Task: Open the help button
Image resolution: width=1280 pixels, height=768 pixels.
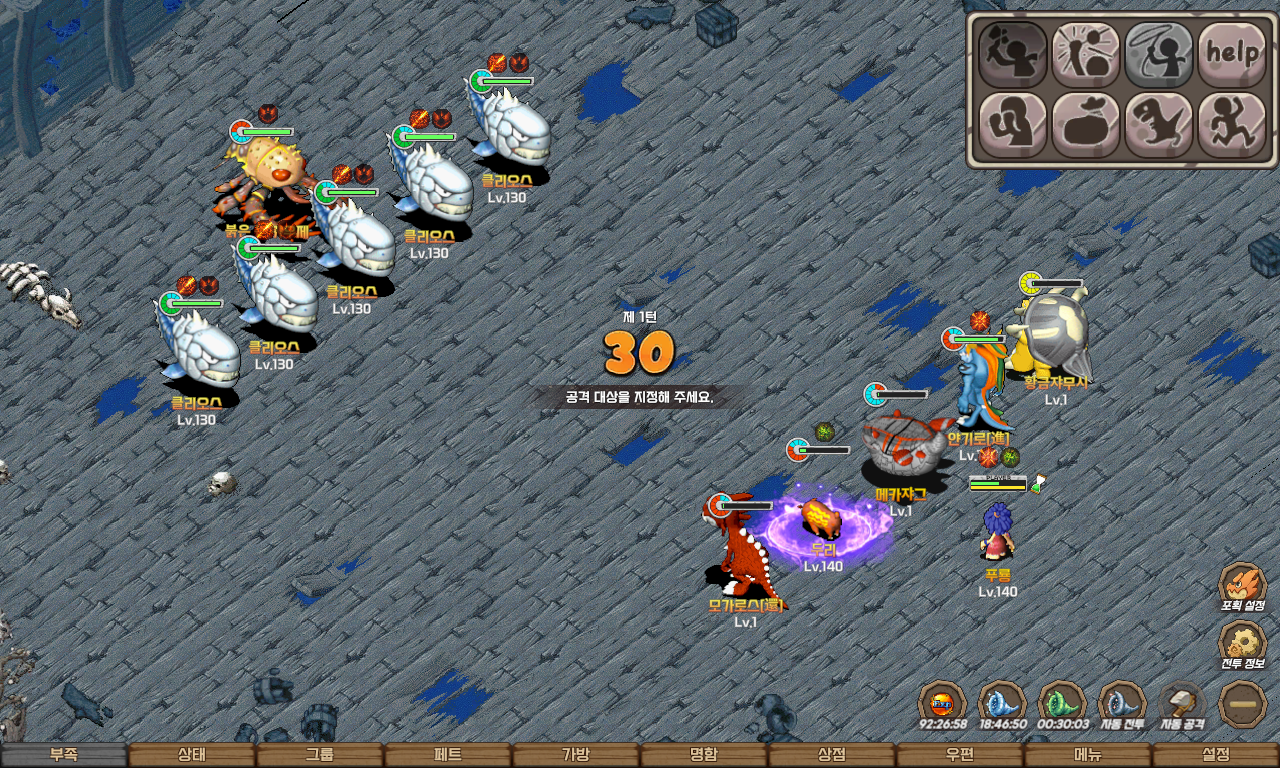Action: tap(1232, 53)
